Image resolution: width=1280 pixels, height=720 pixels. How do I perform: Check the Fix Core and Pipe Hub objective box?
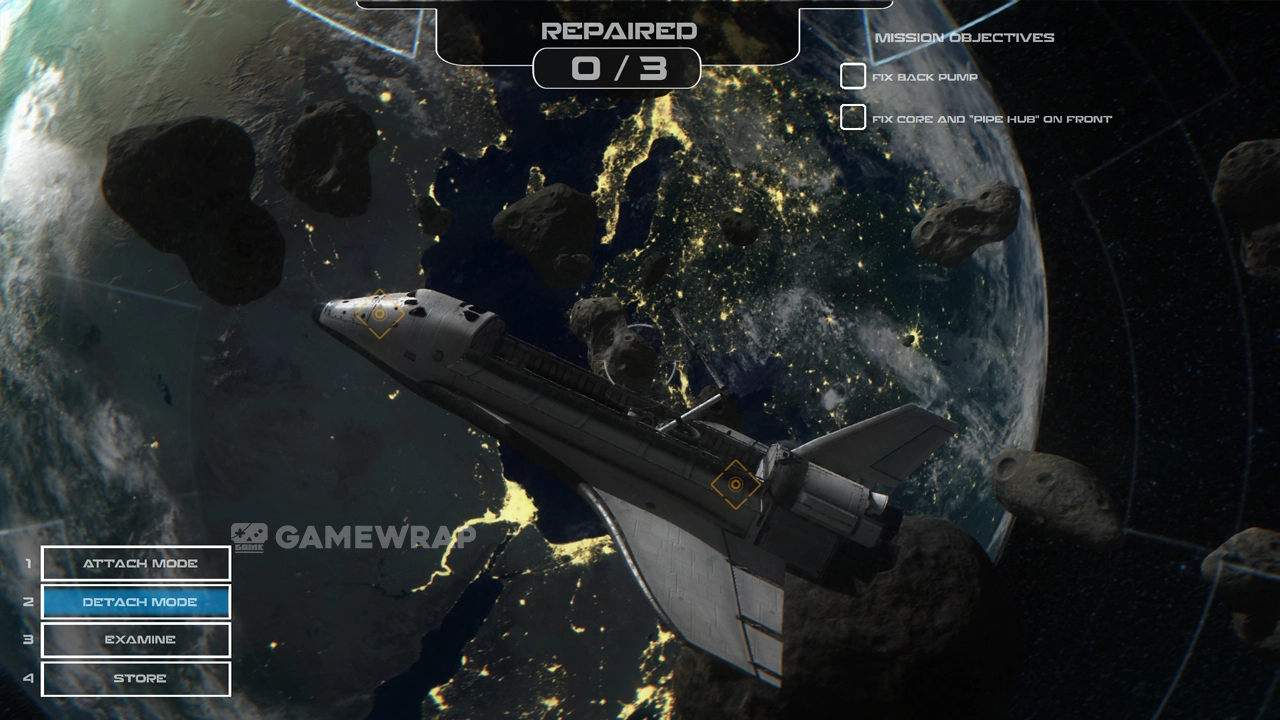[853, 117]
